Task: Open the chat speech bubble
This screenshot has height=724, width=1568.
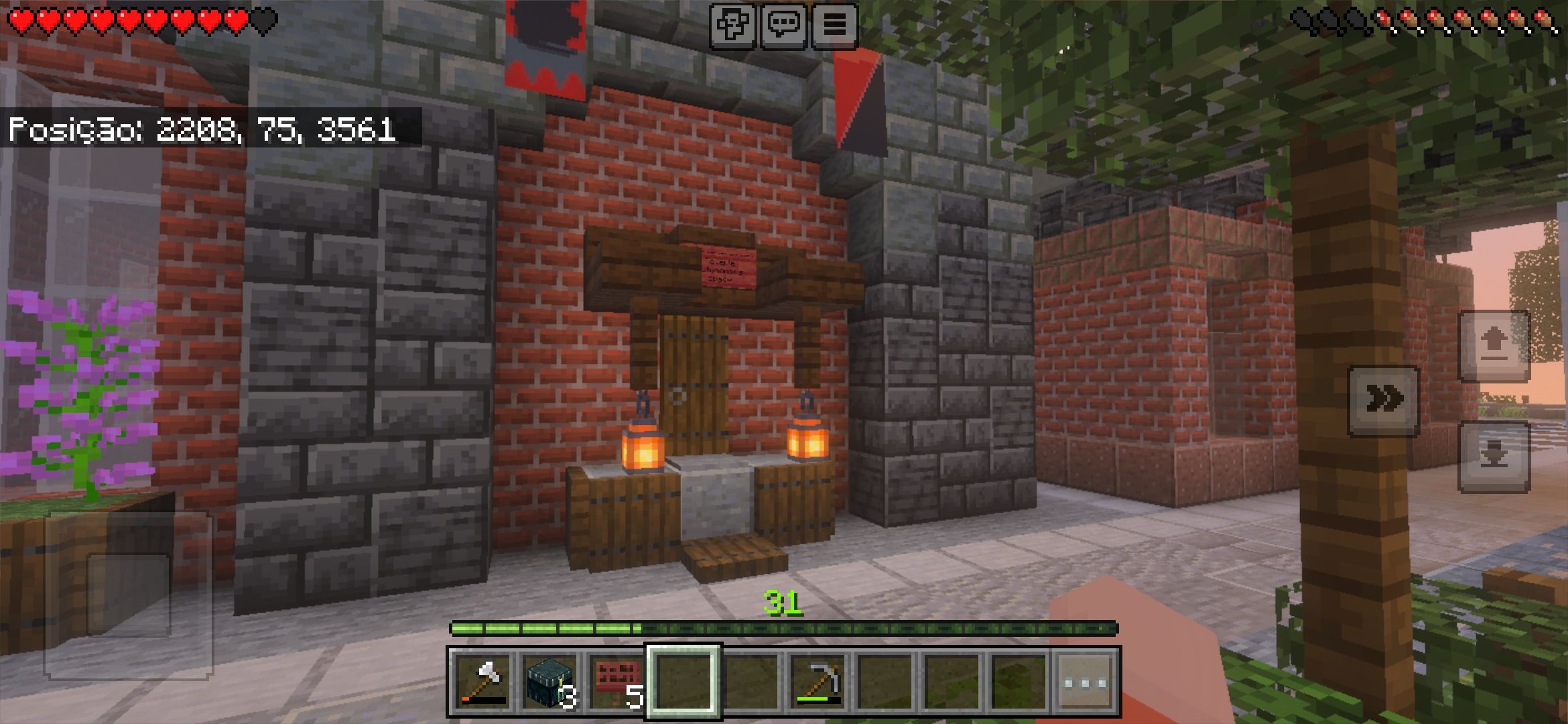Action: (783, 25)
